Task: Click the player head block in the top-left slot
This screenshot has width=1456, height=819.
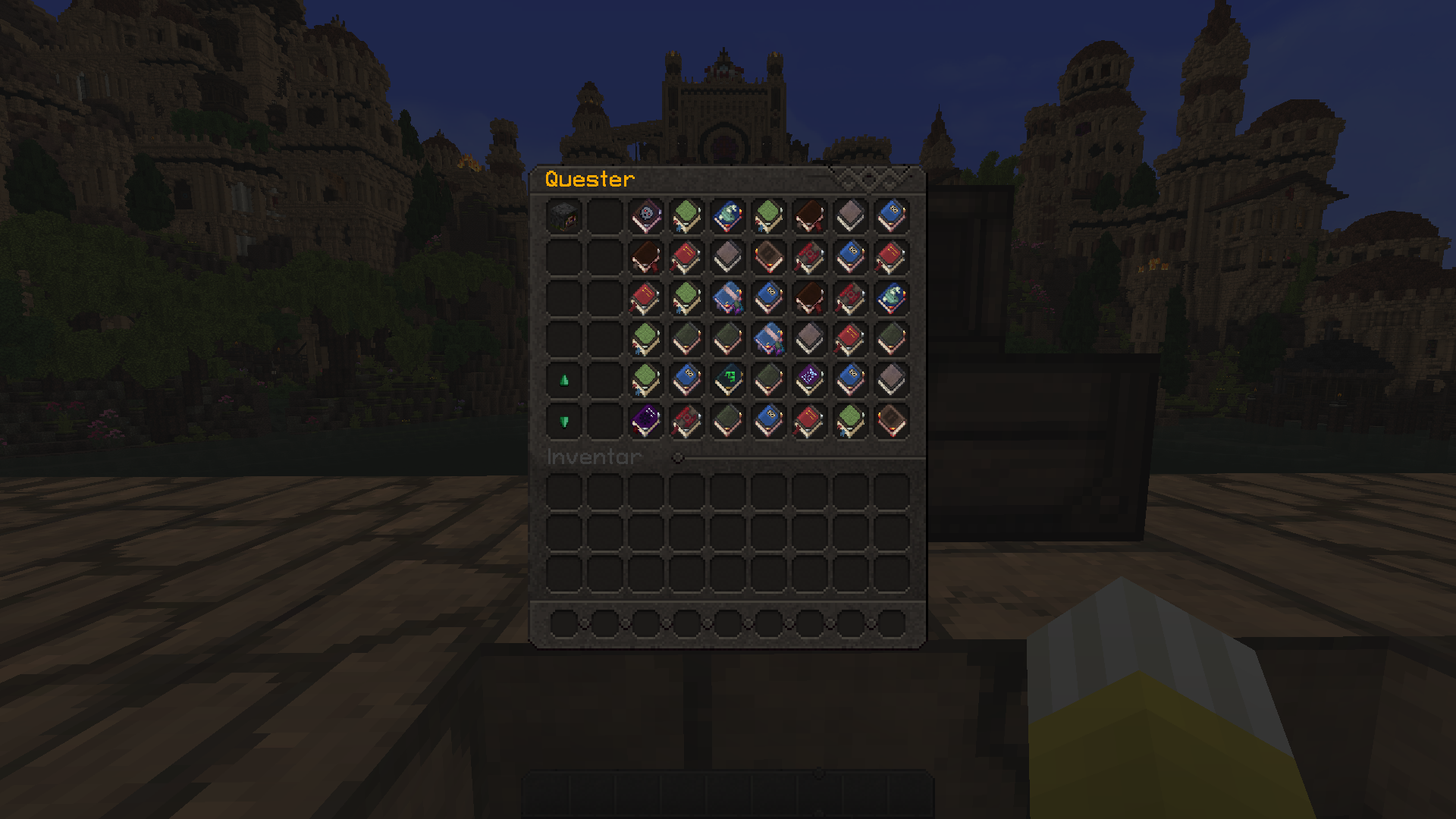Action: tap(563, 216)
